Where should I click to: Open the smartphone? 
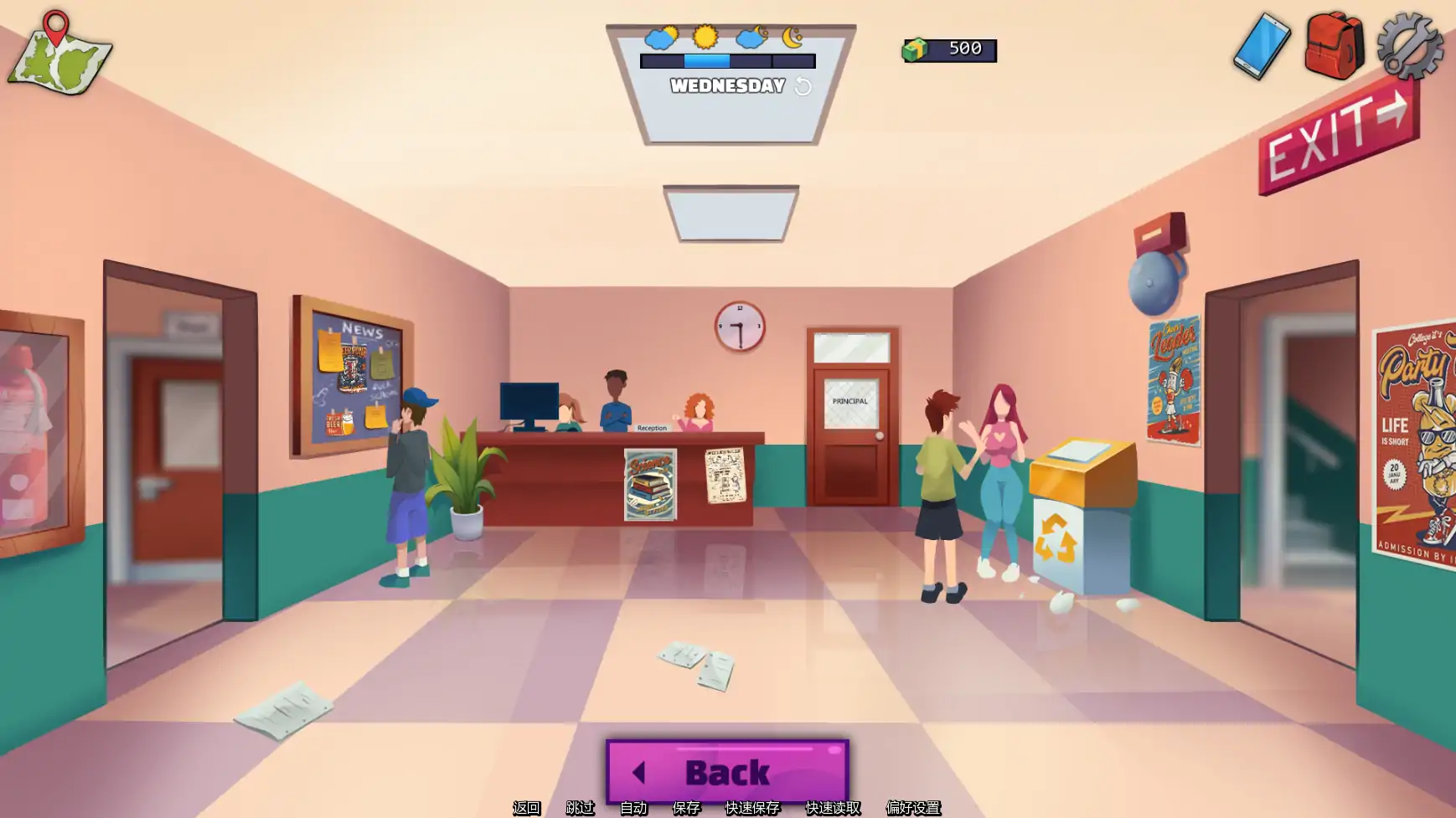1261,47
